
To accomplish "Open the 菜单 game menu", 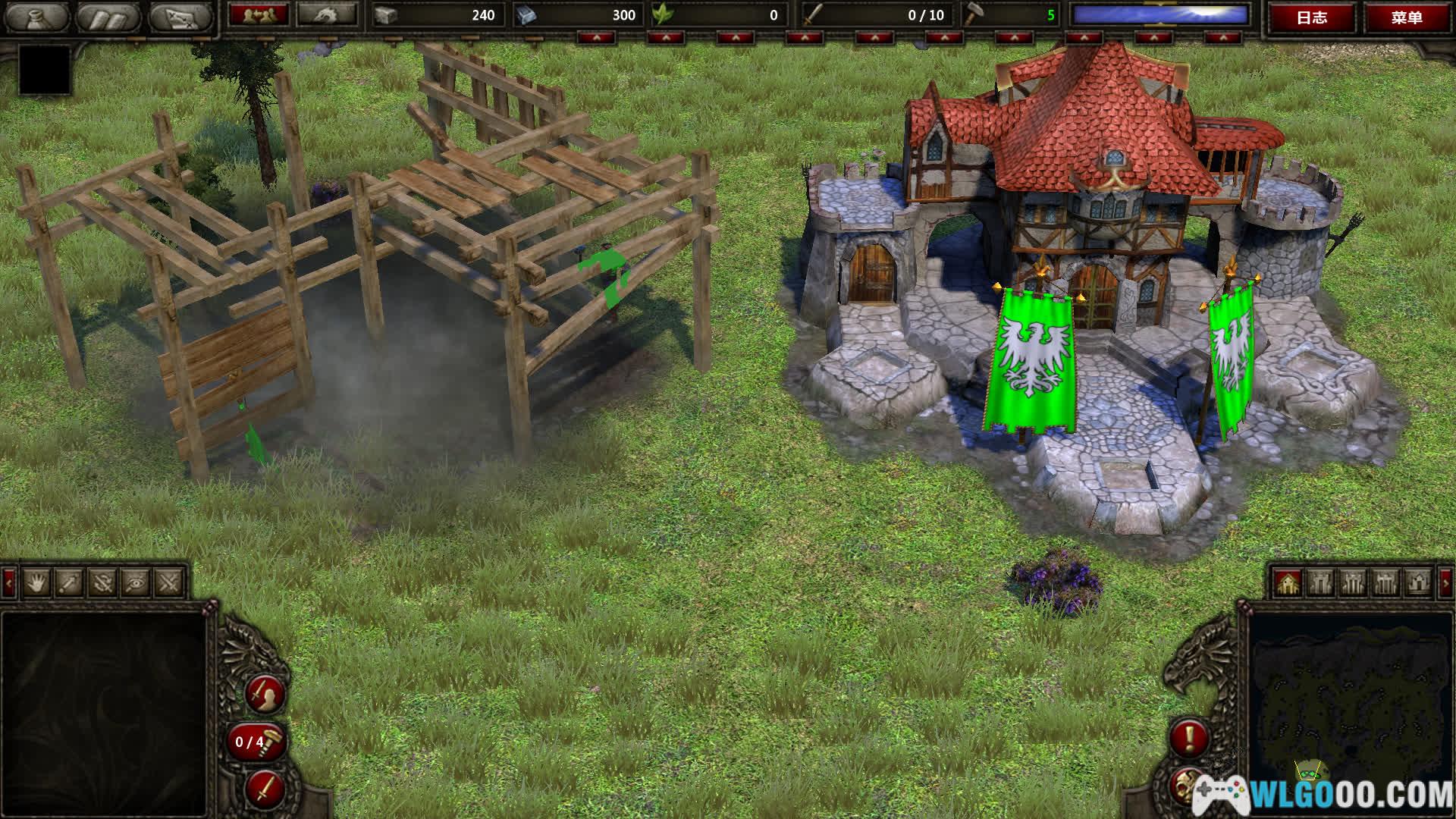I will (x=1407, y=17).
